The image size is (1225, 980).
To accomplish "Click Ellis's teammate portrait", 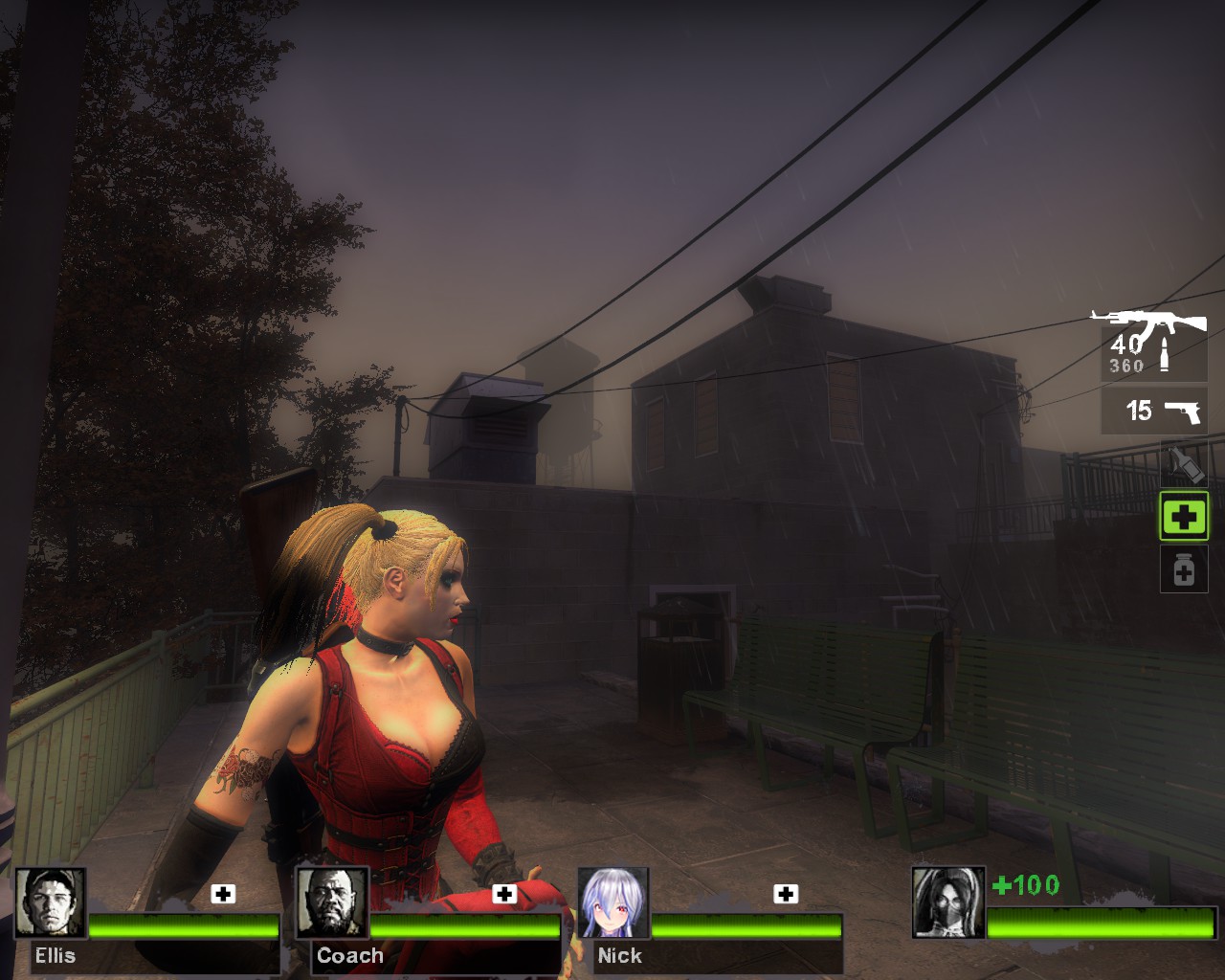I will coord(51,902).
